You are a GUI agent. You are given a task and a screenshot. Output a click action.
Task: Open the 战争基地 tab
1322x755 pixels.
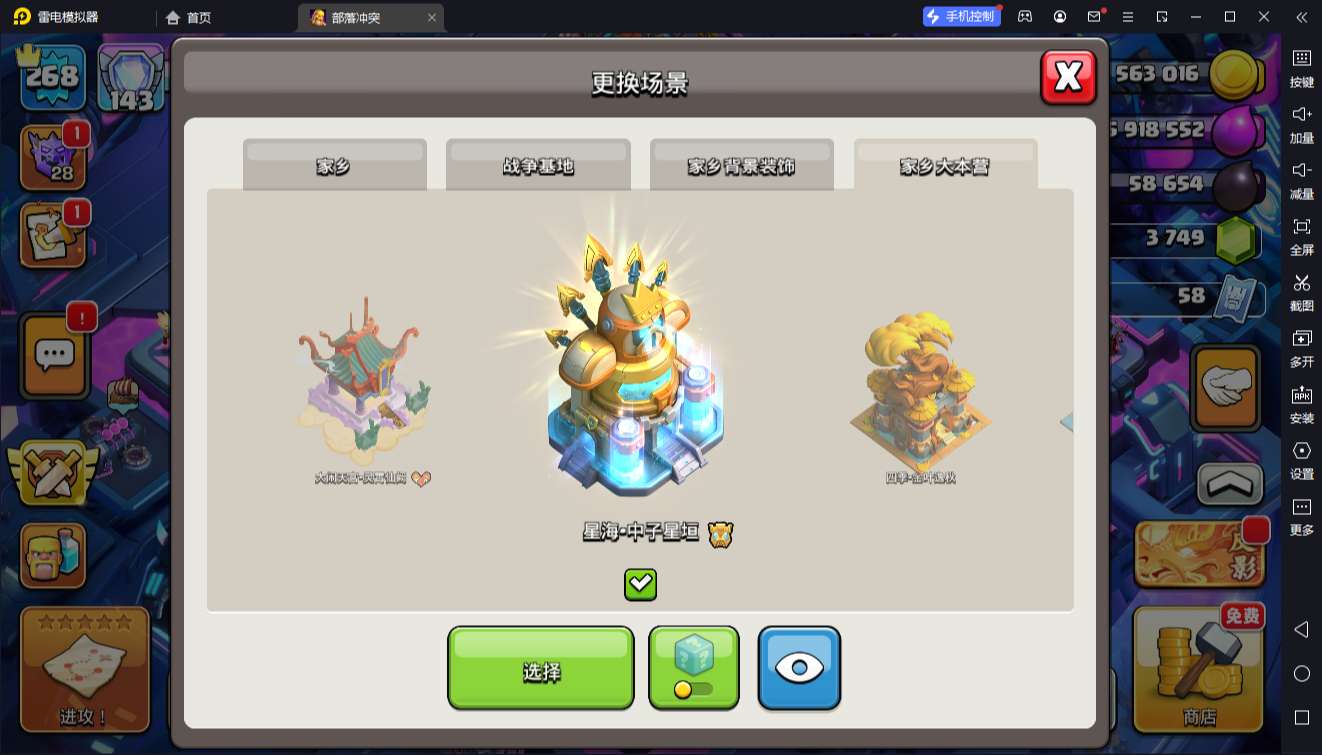(x=538, y=165)
